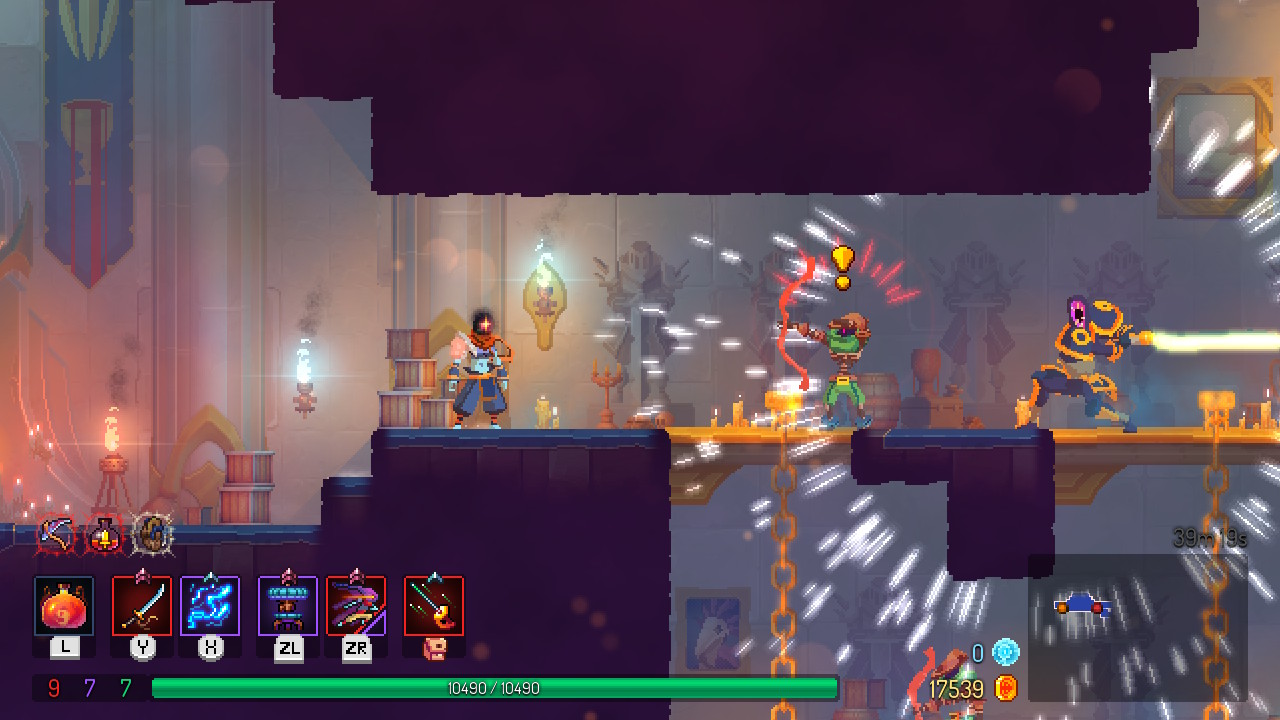Select the sword weapon slot
1280x720 pixels.
click(142, 606)
